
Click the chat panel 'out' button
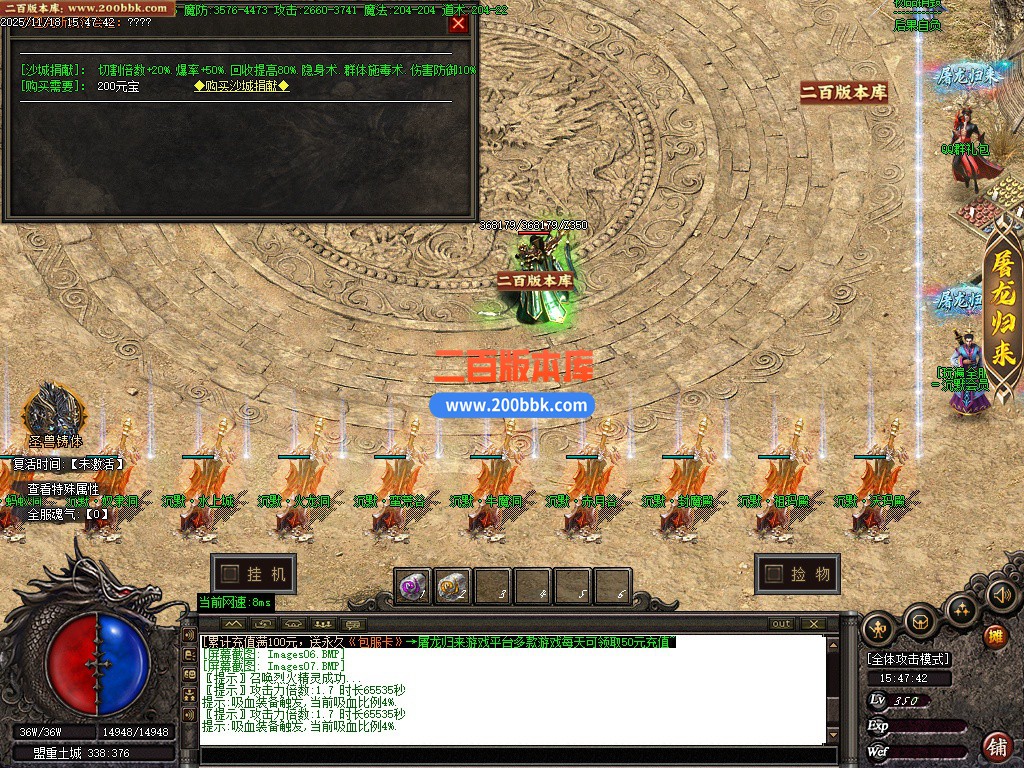[781, 624]
